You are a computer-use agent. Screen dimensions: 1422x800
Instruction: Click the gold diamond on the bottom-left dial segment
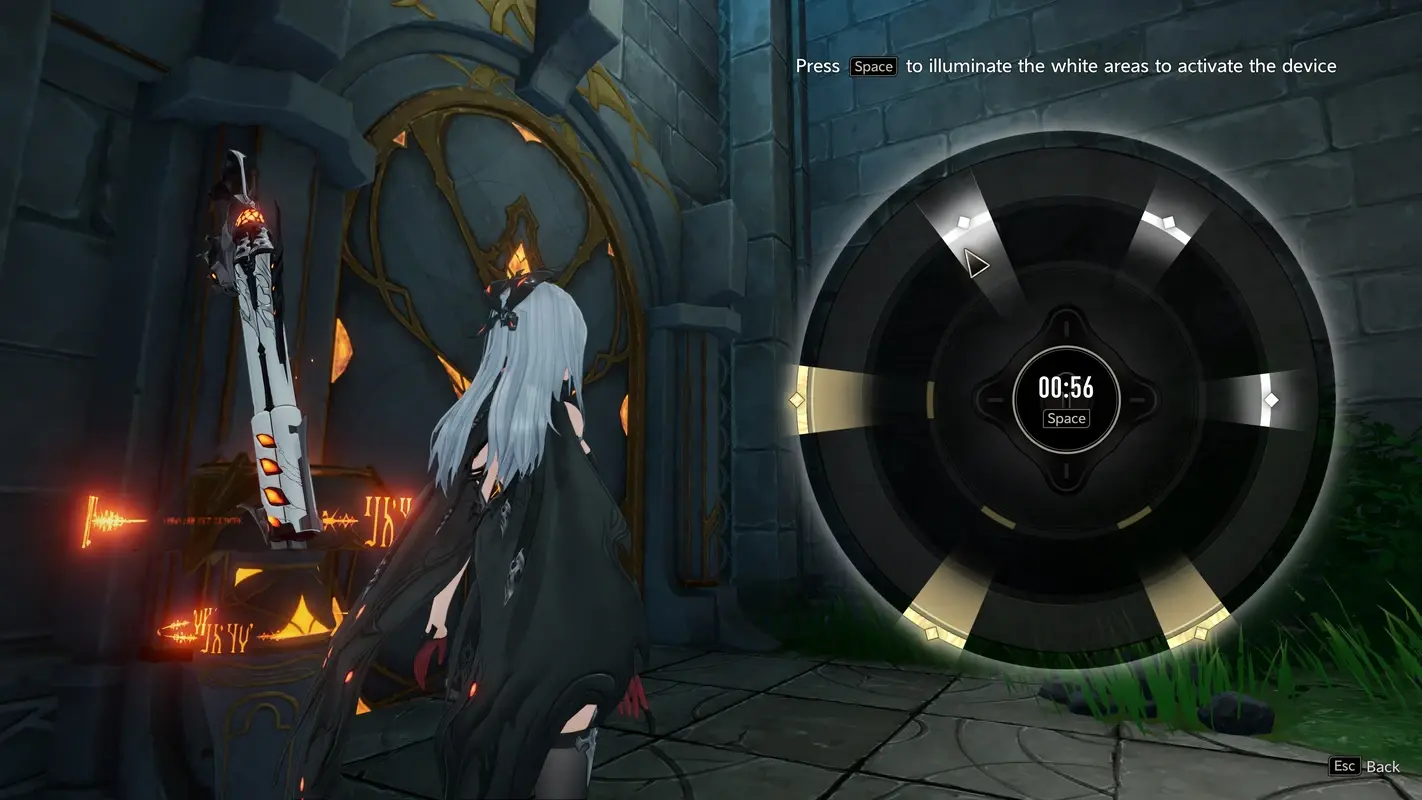pyautogui.click(x=934, y=632)
